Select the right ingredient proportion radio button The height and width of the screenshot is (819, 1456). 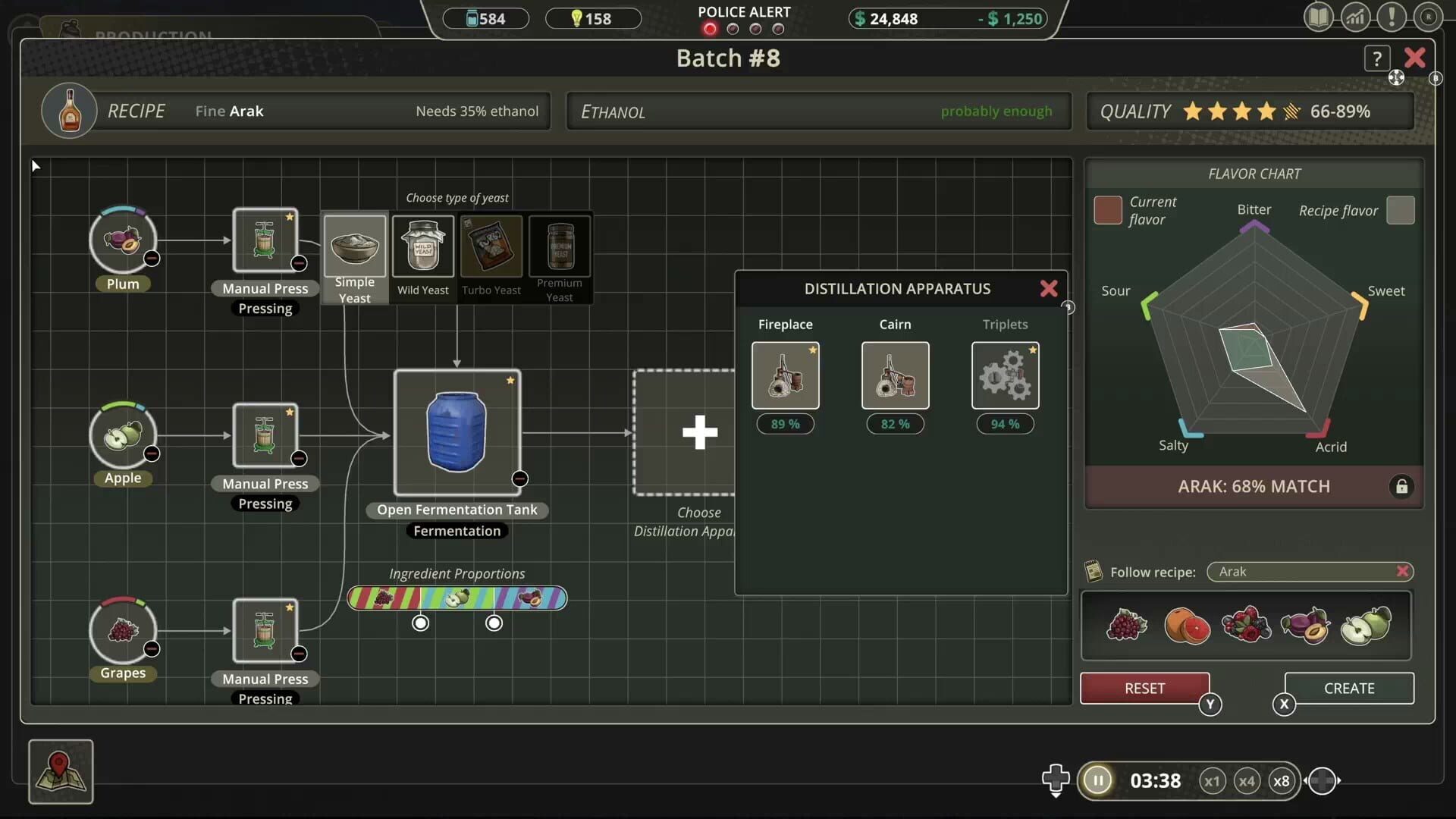coord(494,623)
